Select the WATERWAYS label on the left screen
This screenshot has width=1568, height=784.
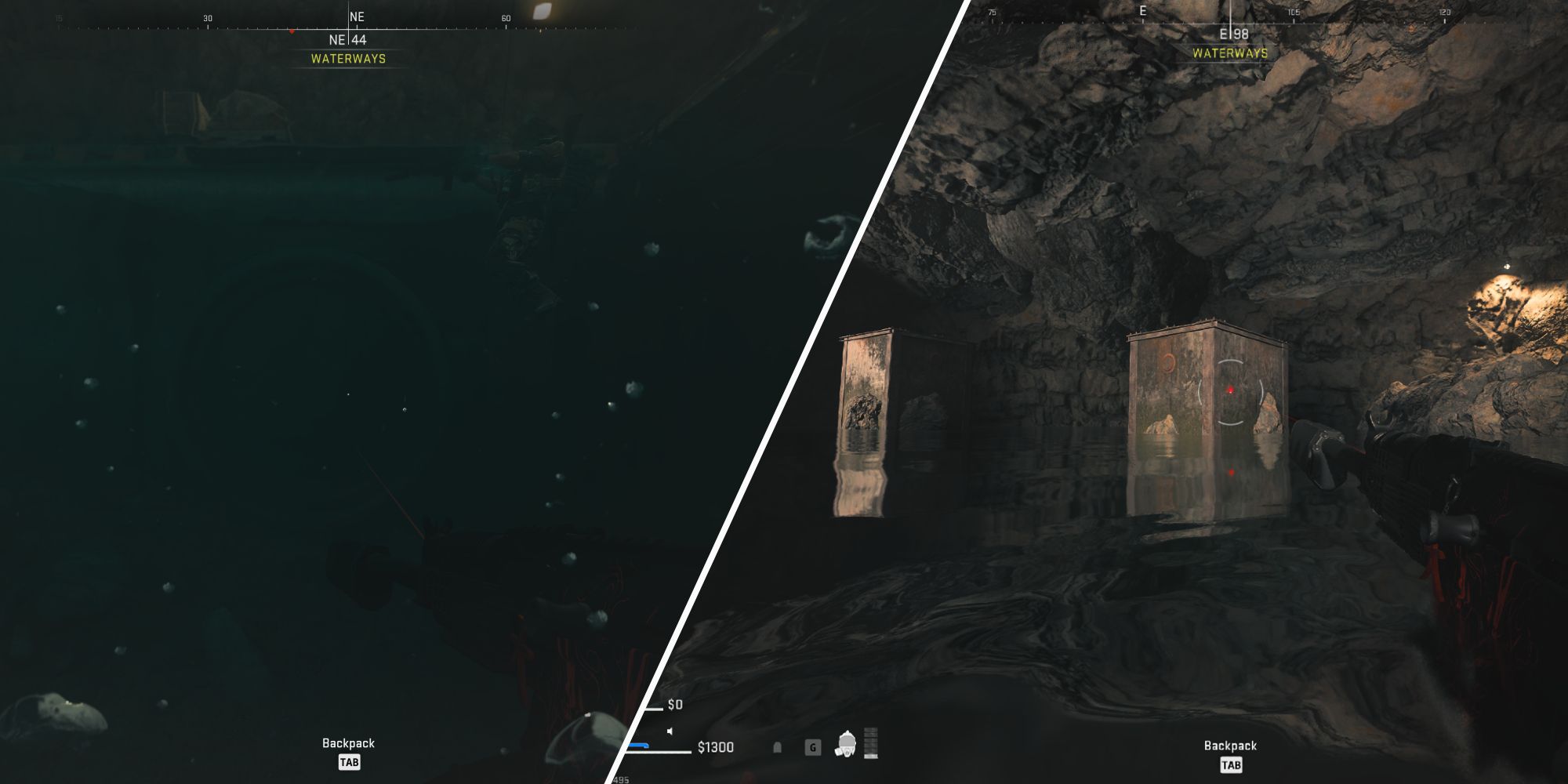coord(348,57)
